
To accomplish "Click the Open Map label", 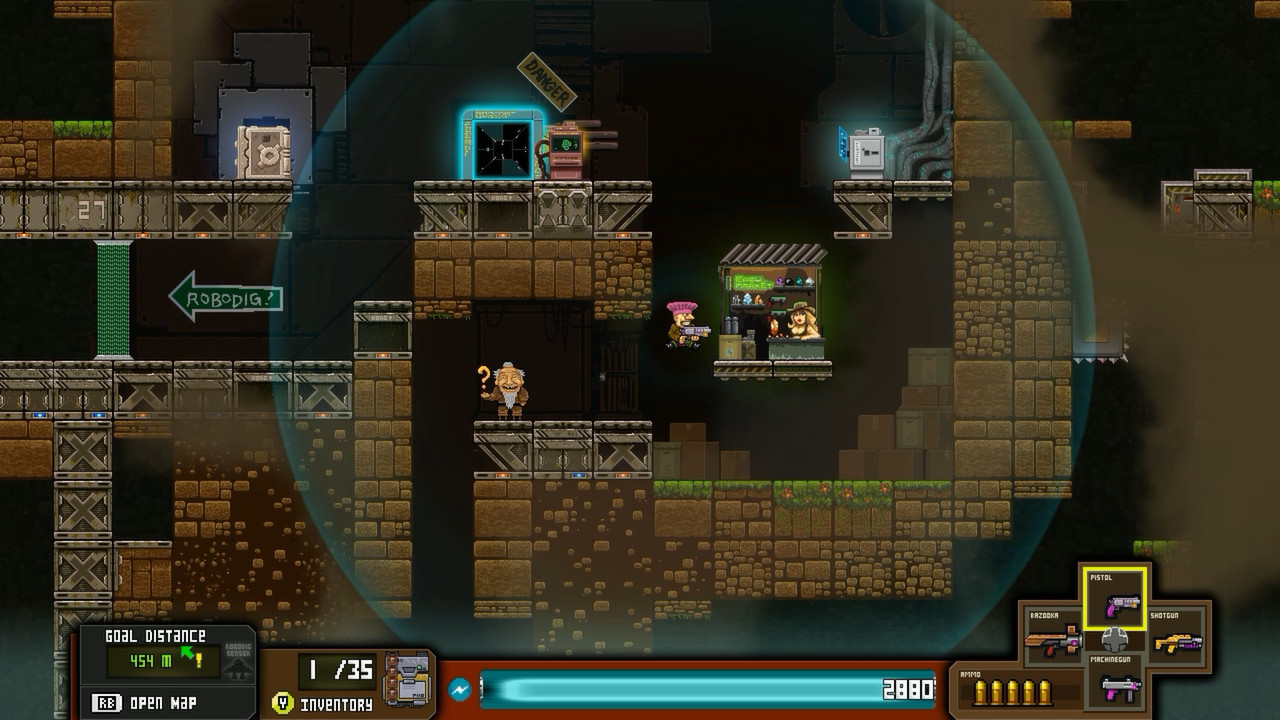I will point(162,702).
